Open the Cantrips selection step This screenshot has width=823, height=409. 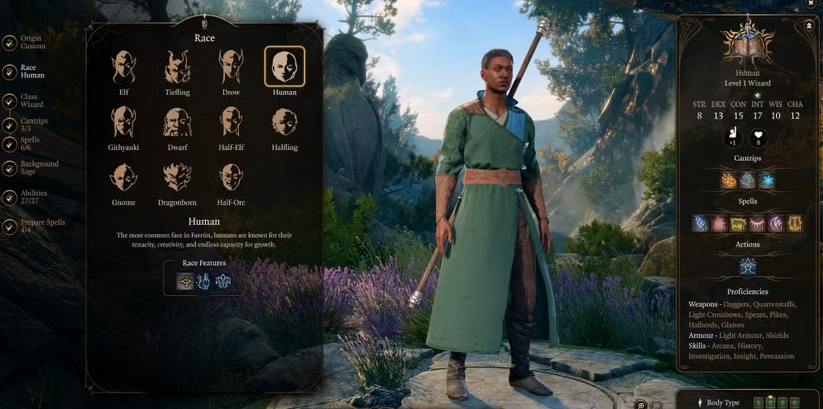32,125
